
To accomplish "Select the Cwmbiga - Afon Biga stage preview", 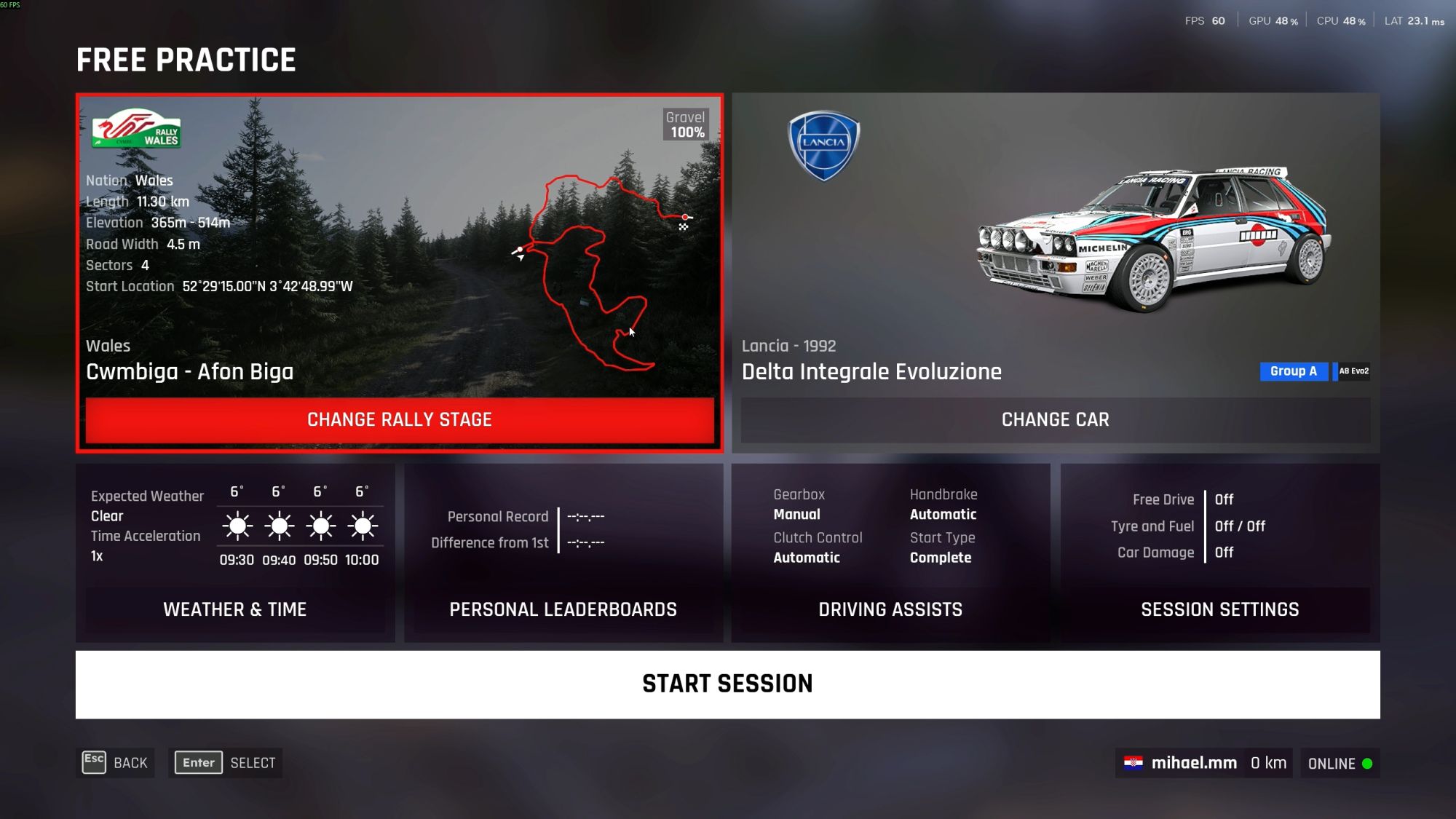I will (399, 248).
